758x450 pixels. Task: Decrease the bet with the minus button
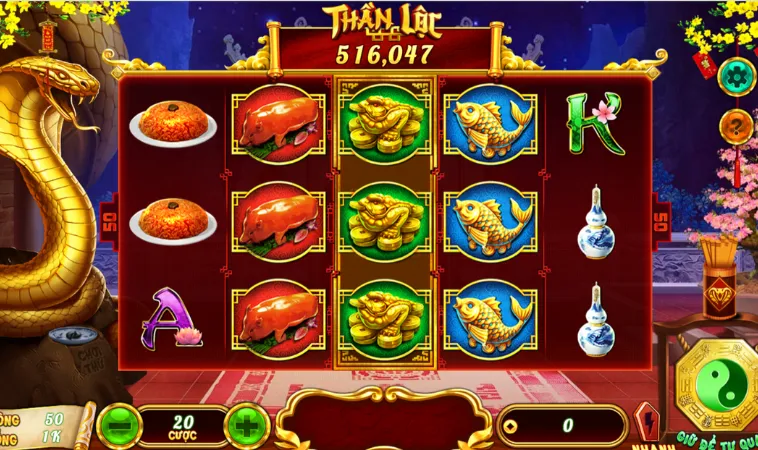point(120,425)
